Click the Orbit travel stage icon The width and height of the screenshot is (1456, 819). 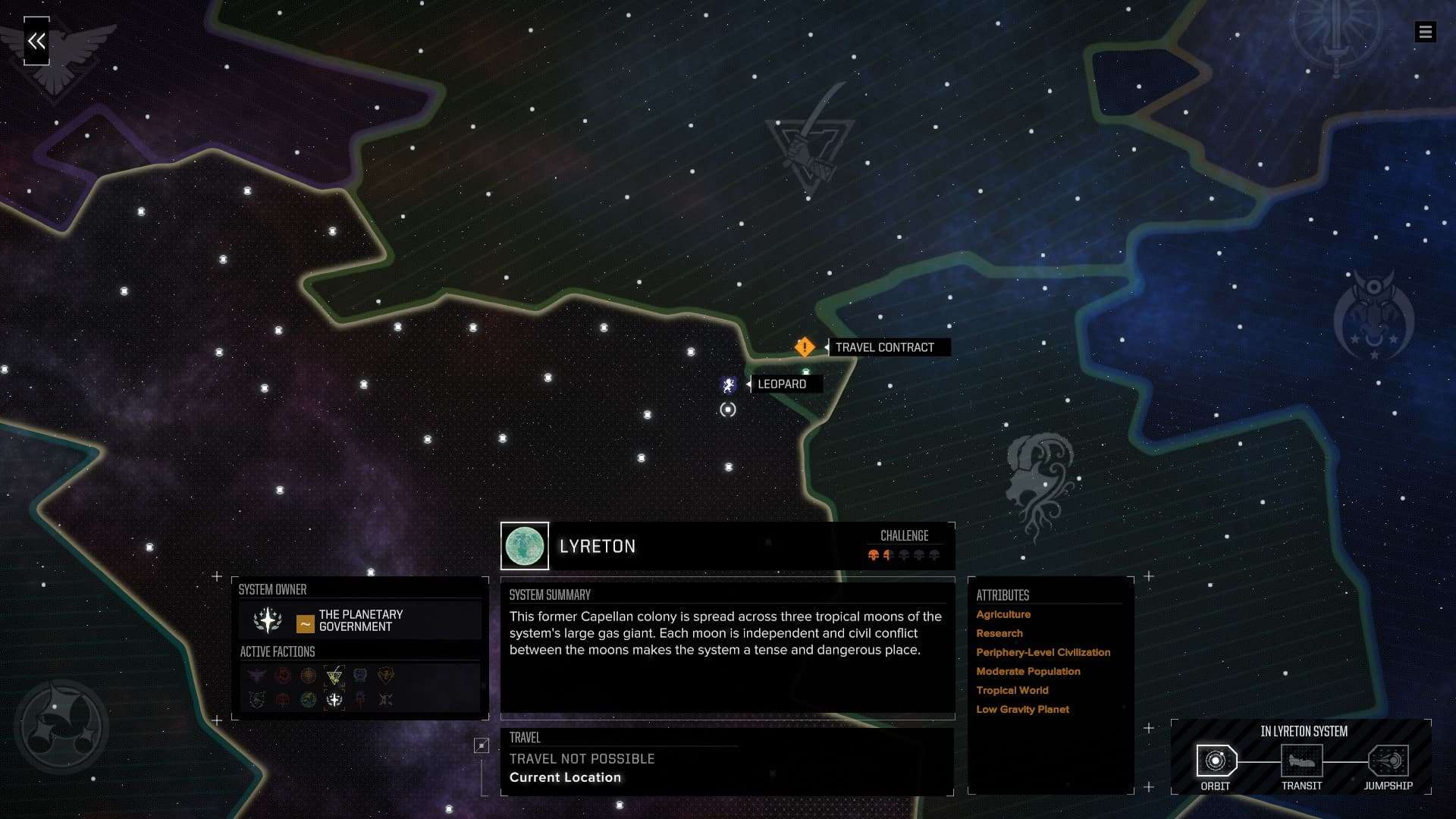click(x=1216, y=761)
